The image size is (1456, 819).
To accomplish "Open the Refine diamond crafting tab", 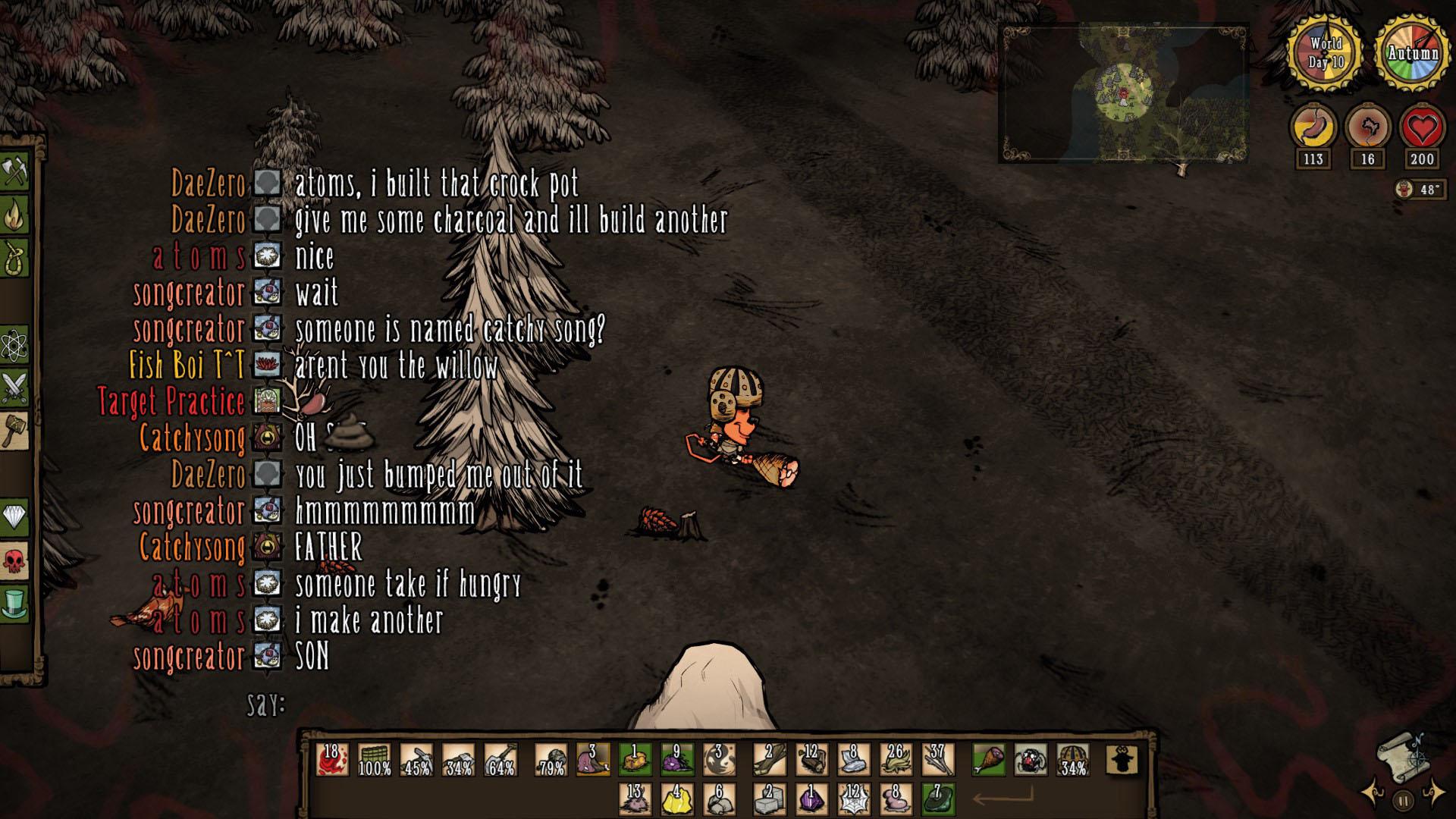I will click(x=14, y=517).
